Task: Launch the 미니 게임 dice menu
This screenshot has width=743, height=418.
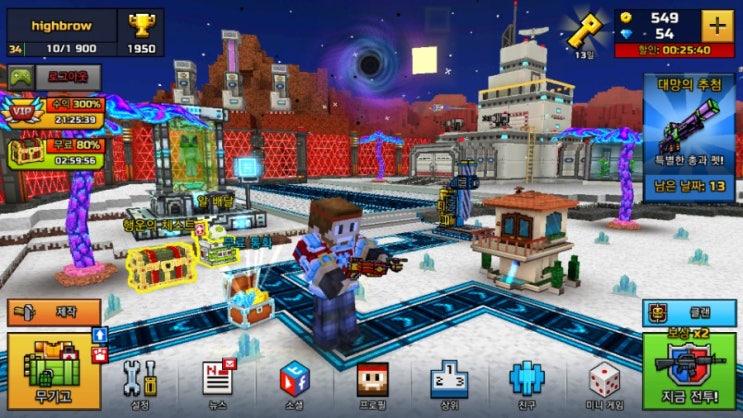Action: pyautogui.click(x=603, y=381)
